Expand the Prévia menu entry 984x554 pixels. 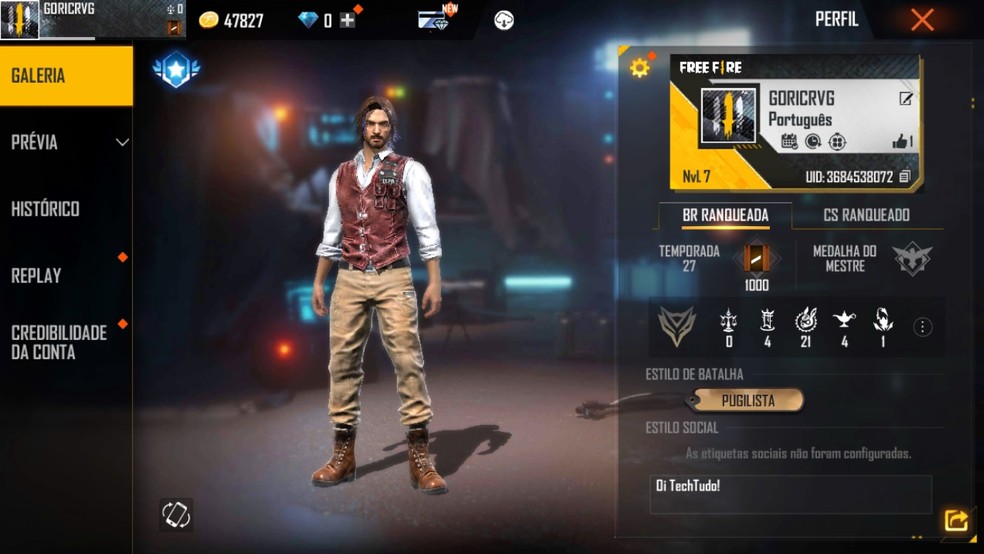coord(66,142)
